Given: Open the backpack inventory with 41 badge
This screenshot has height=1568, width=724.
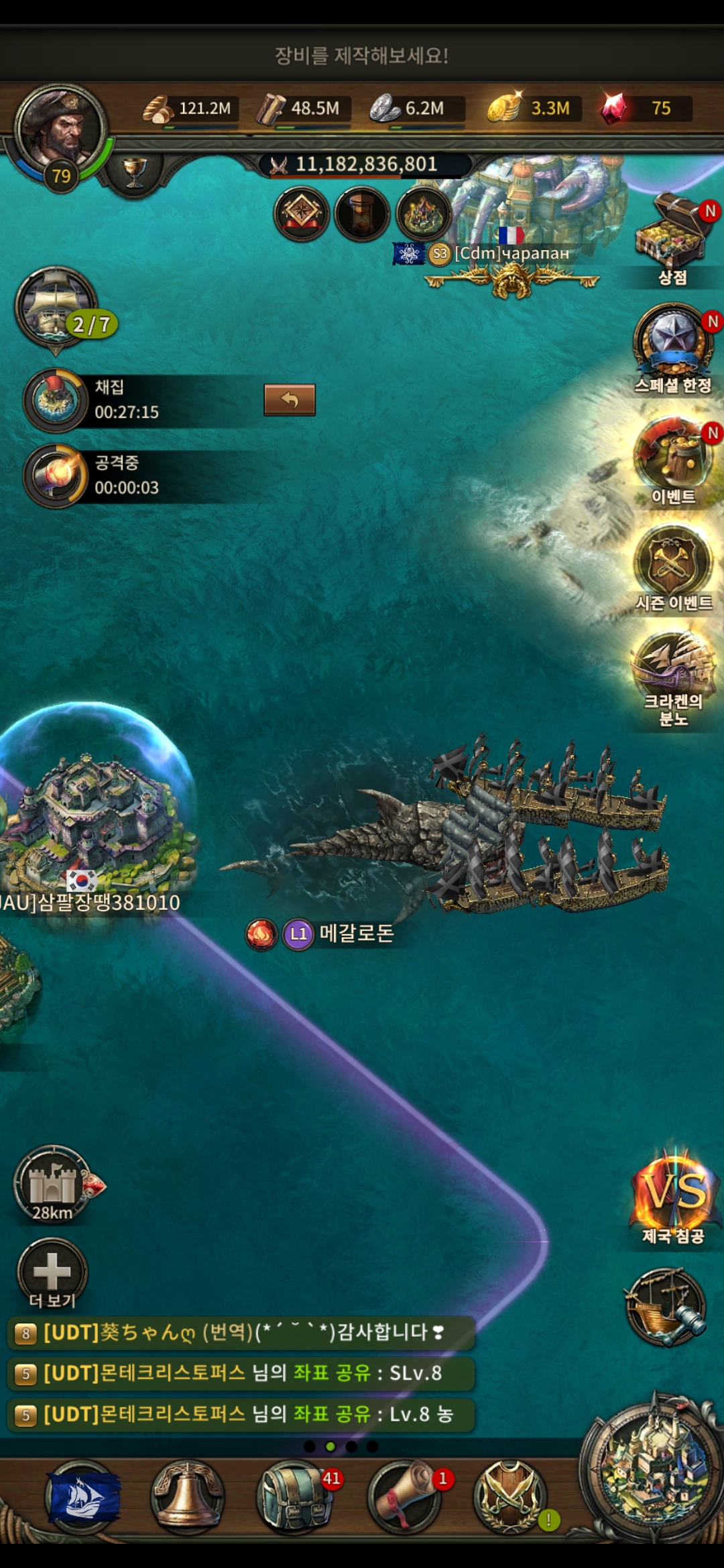Looking at the screenshot, I should 294,1497.
